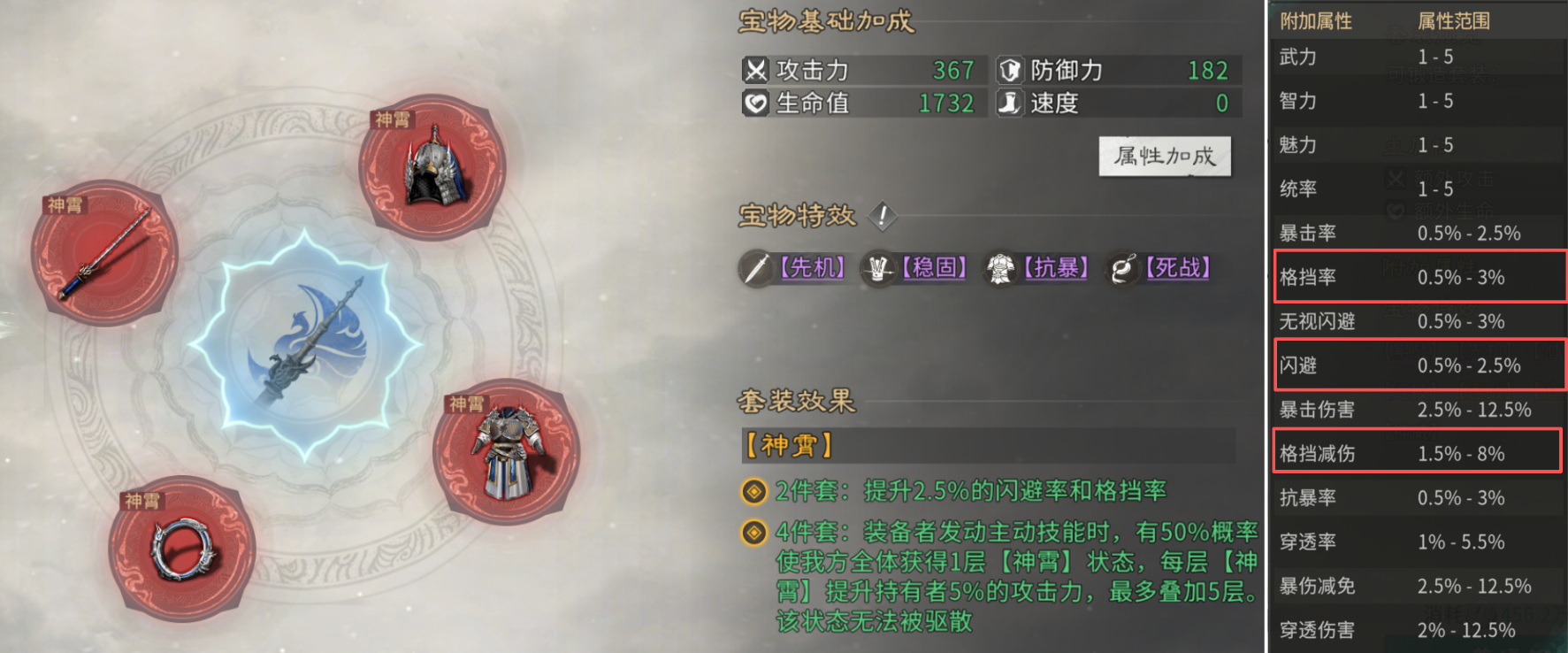Click the sword icon beside 先机 effect

point(756,268)
